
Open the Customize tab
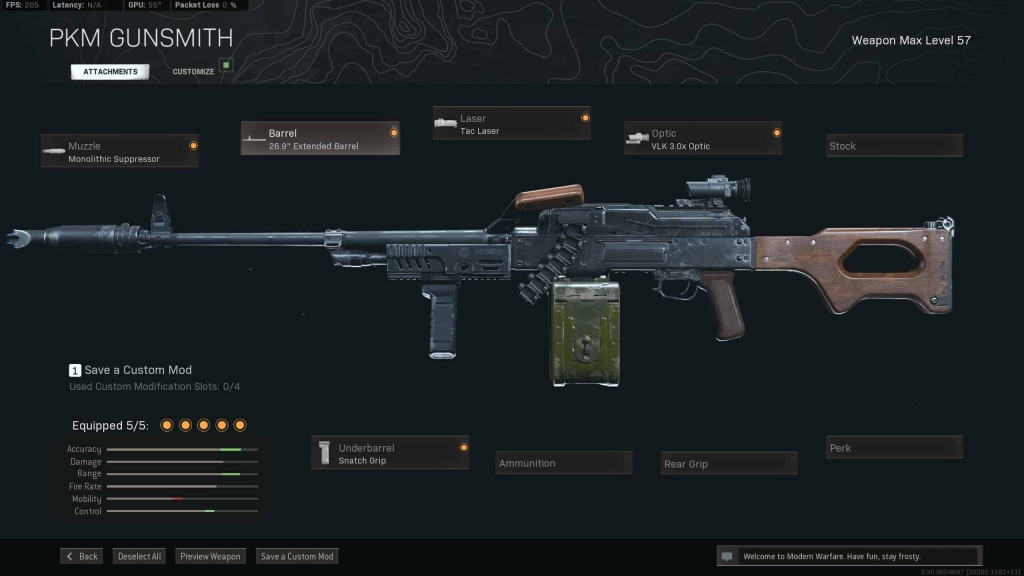click(x=194, y=72)
